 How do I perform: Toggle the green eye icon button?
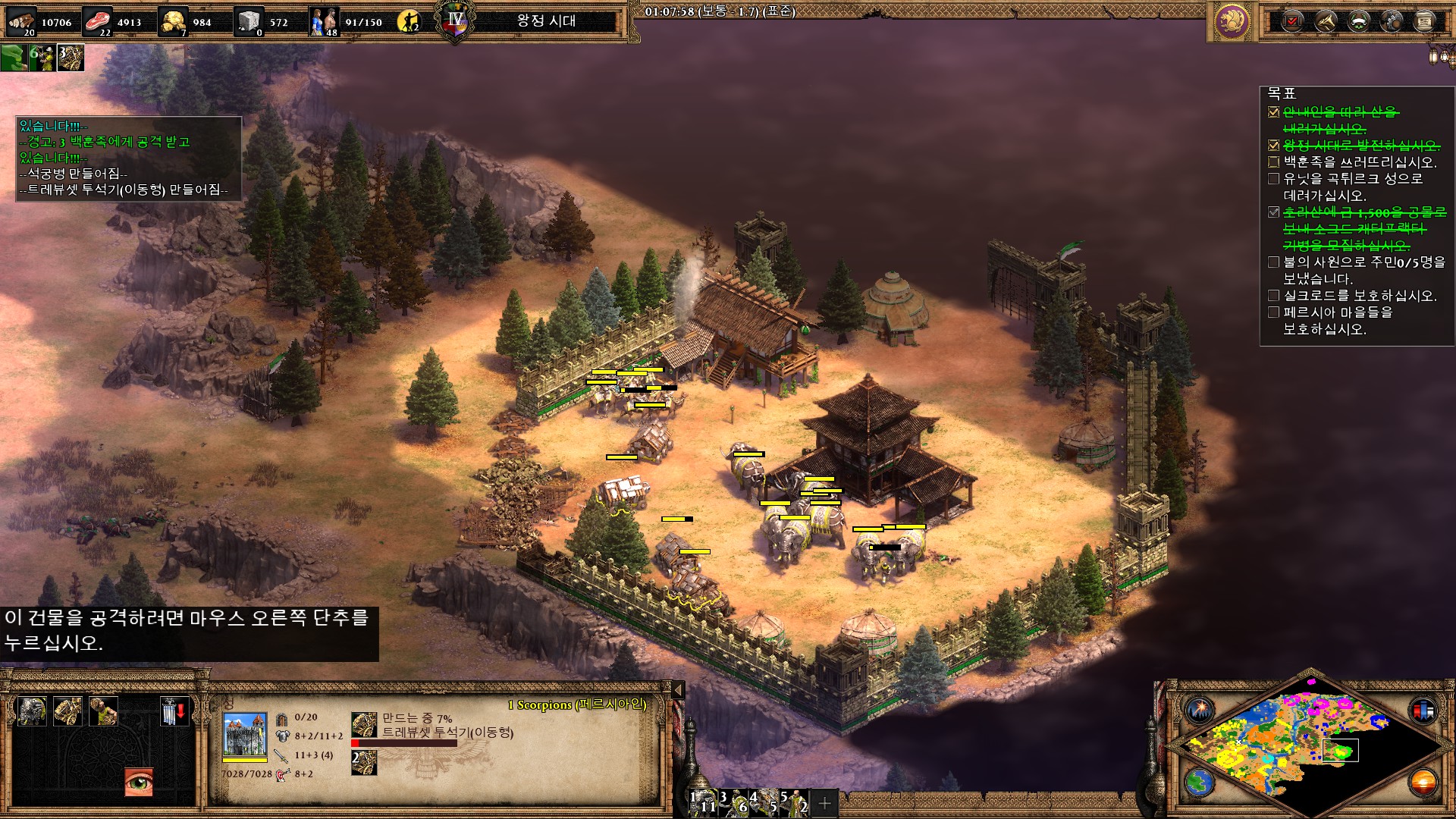139,782
